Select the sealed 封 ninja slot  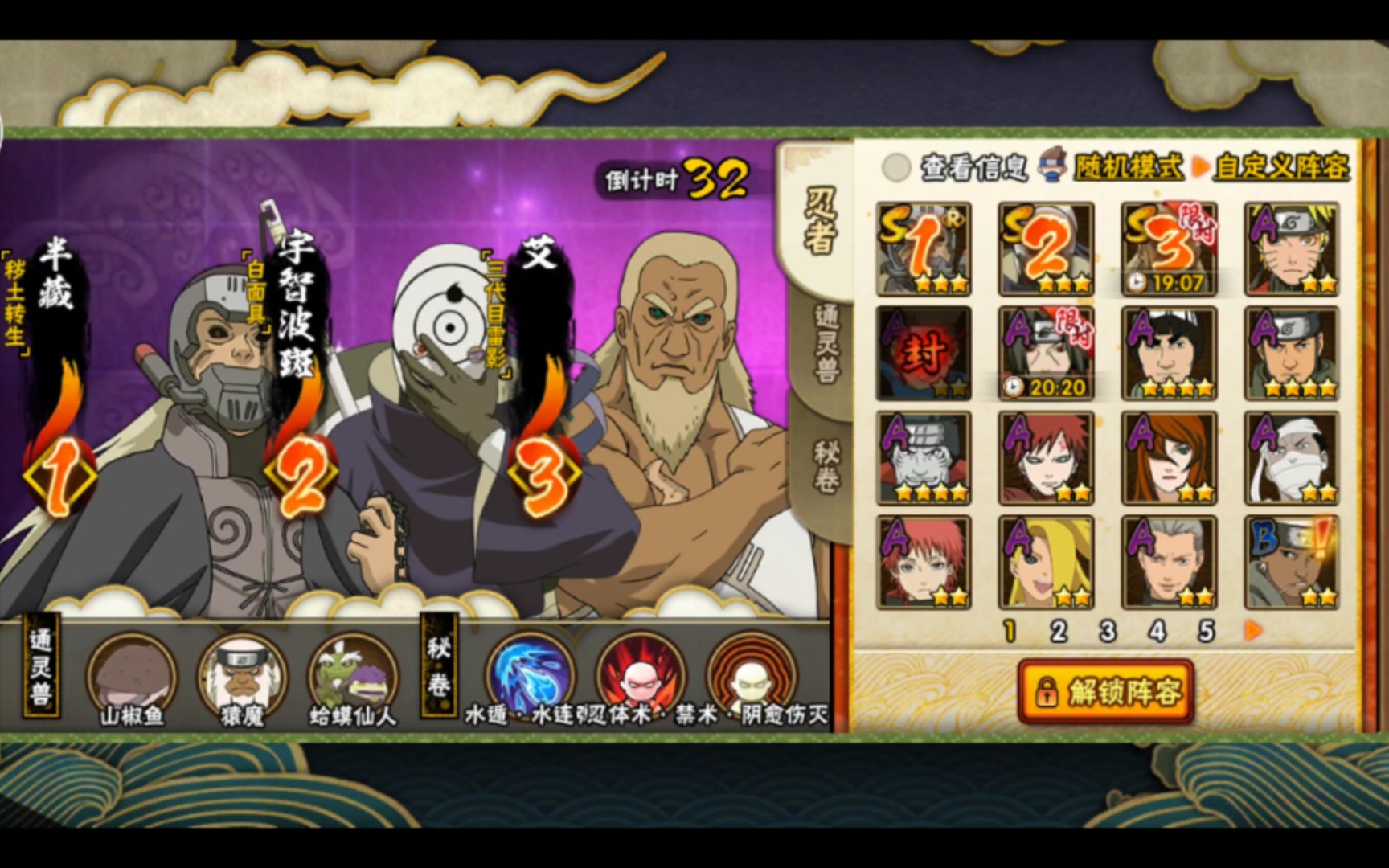click(924, 354)
